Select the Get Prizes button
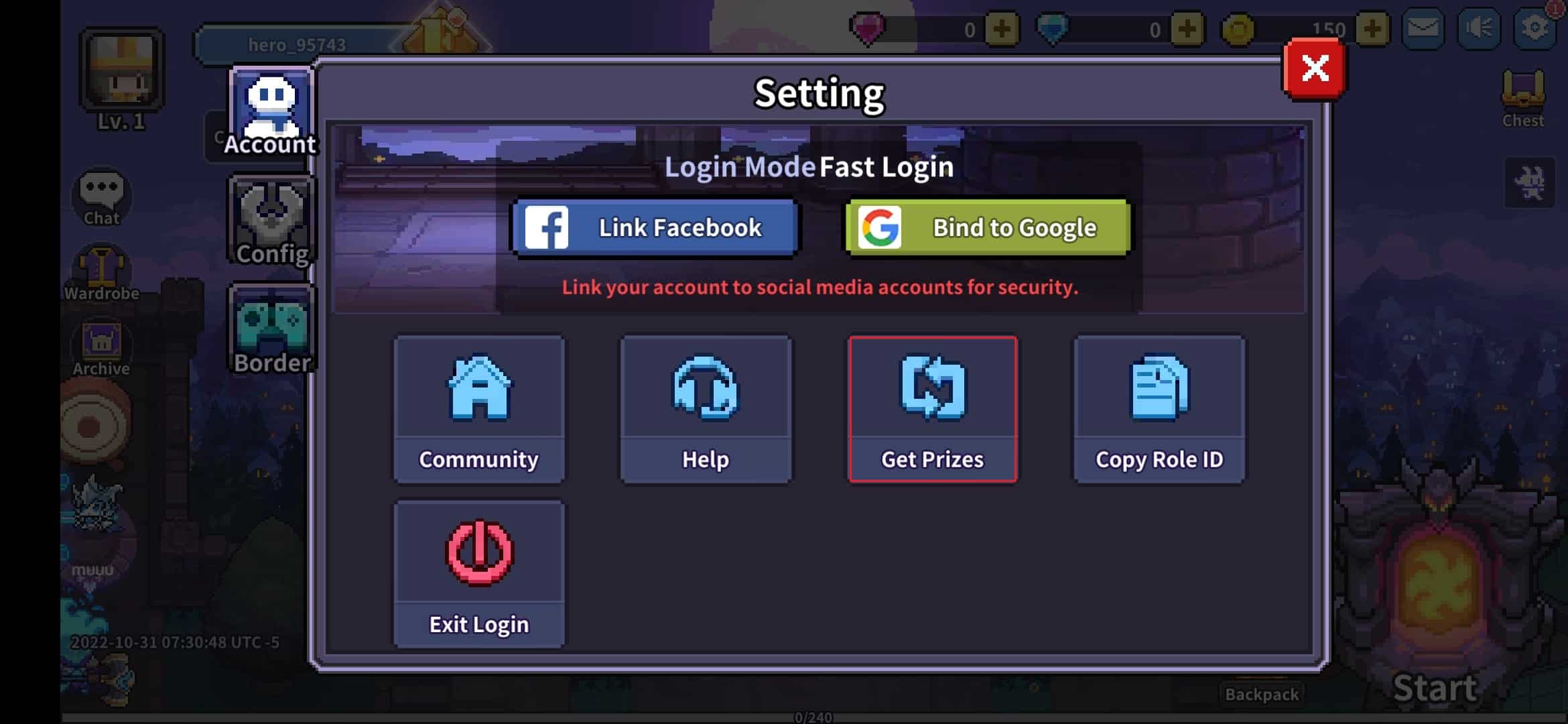 click(x=932, y=409)
